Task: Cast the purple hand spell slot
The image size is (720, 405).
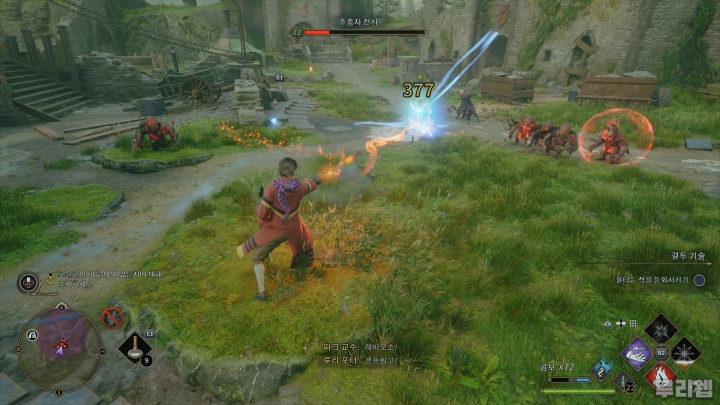Action: (636, 352)
